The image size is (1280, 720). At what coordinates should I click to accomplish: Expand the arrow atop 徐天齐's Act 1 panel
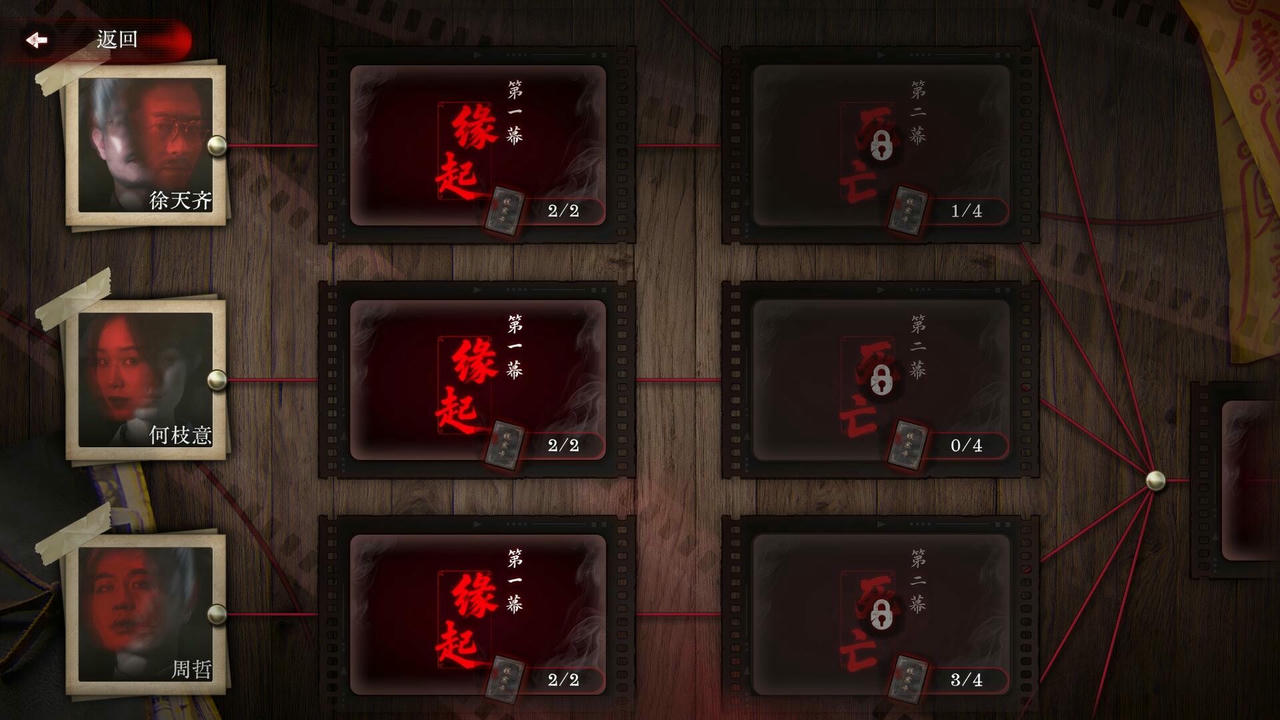coord(476,54)
